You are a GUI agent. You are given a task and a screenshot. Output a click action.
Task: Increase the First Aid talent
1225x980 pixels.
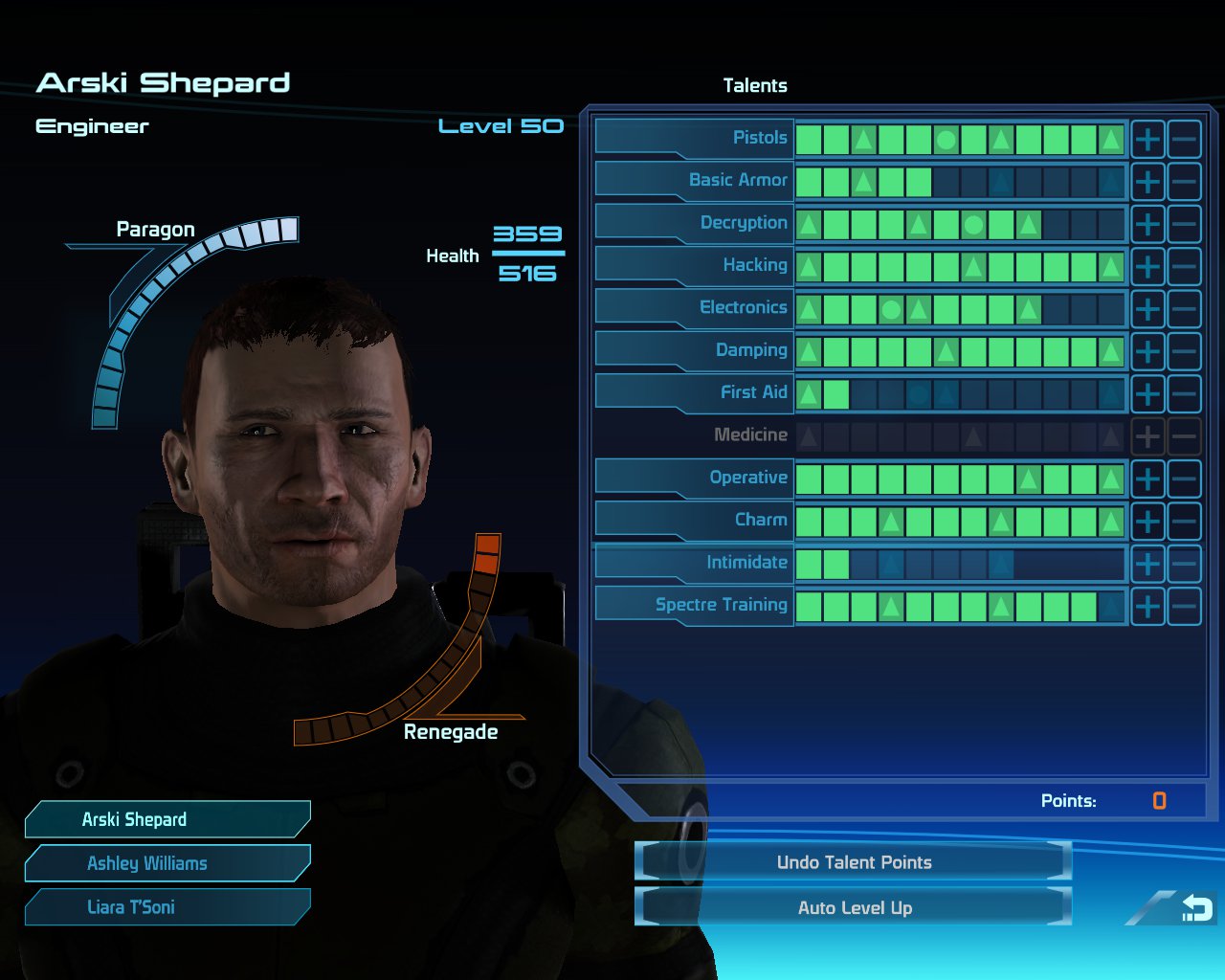(x=1147, y=394)
